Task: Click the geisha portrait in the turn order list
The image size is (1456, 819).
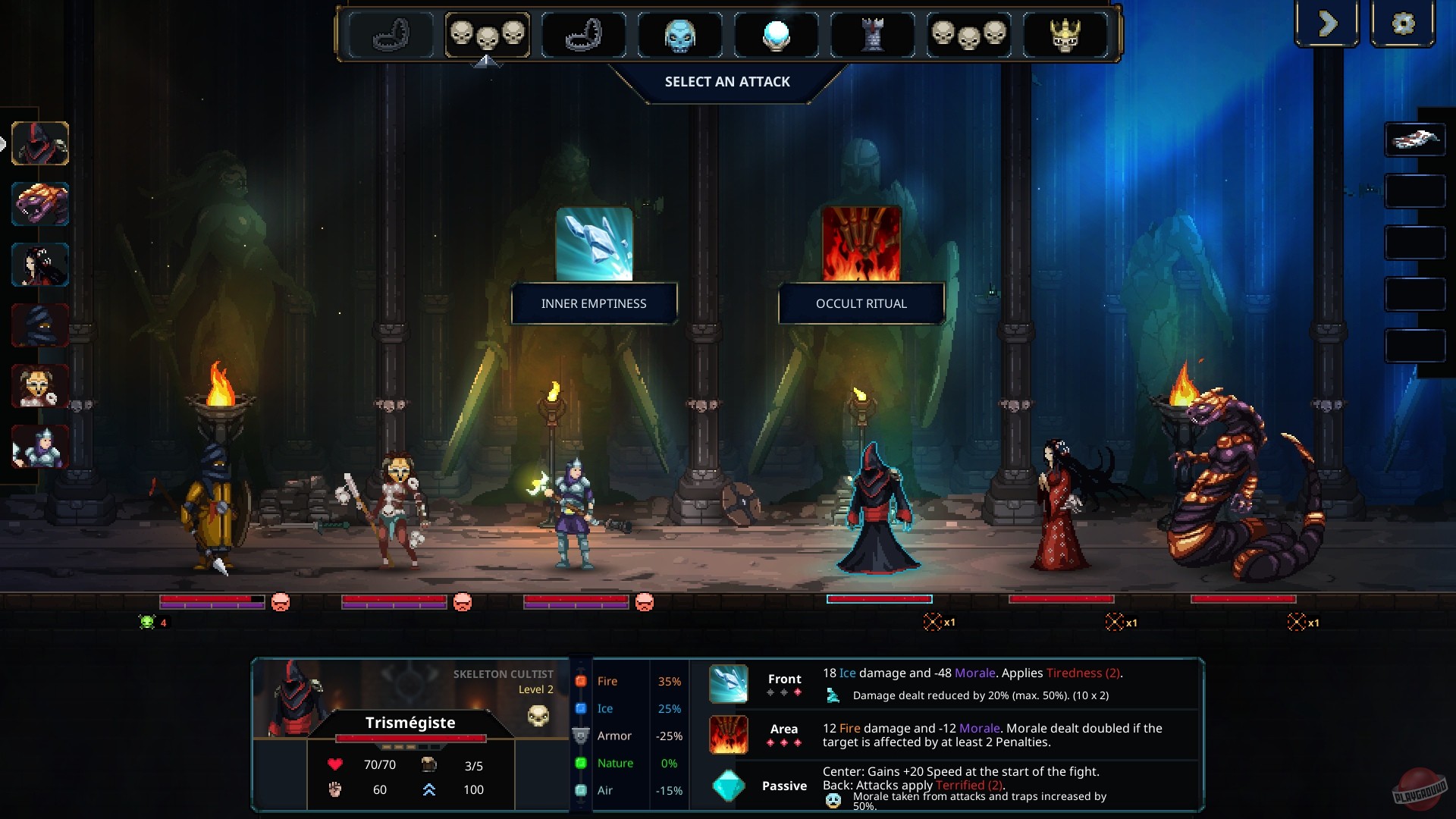Action: coord(39,264)
